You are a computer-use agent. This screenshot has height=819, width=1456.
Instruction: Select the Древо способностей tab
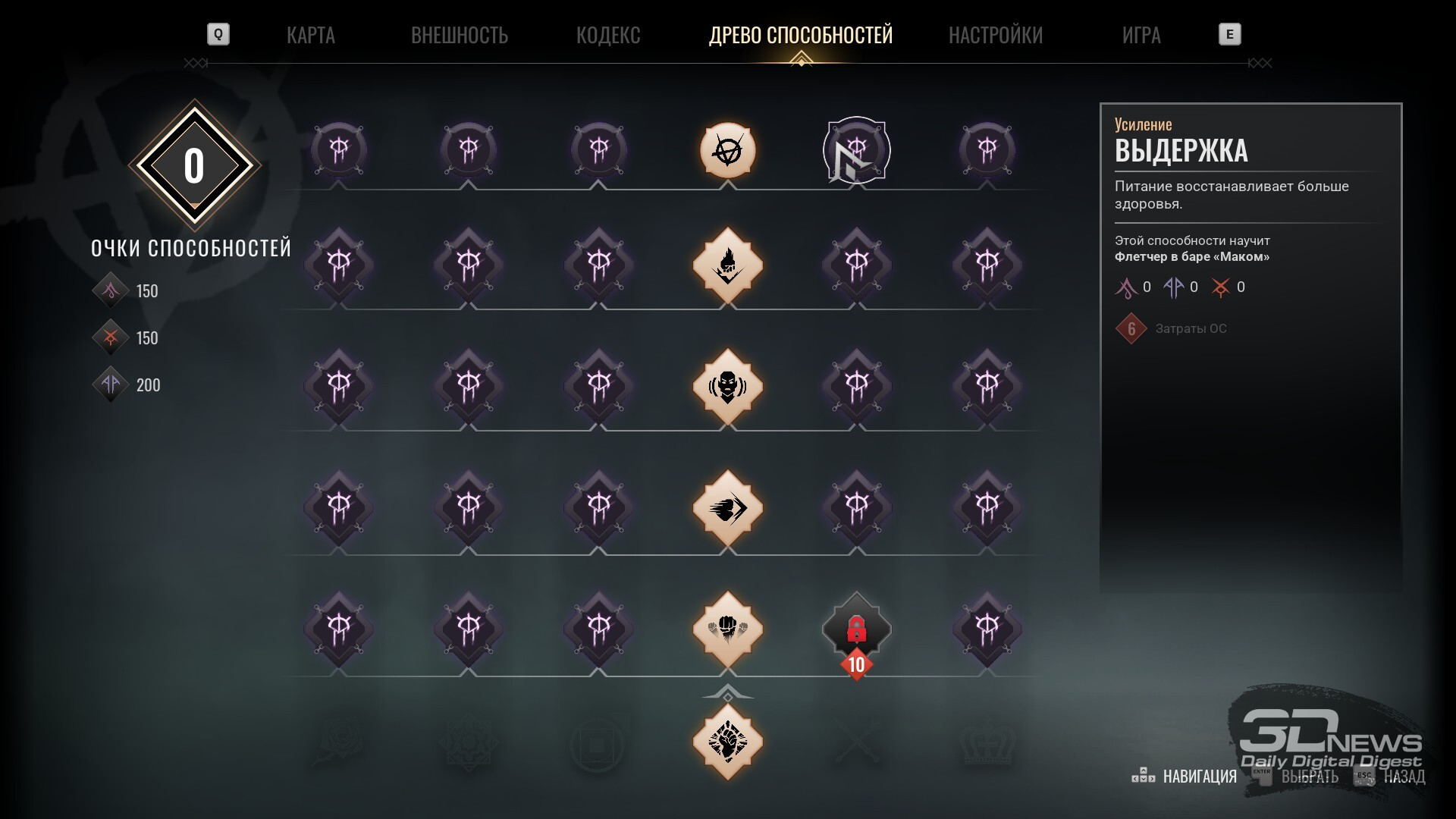pyautogui.click(x=801, y=35)
